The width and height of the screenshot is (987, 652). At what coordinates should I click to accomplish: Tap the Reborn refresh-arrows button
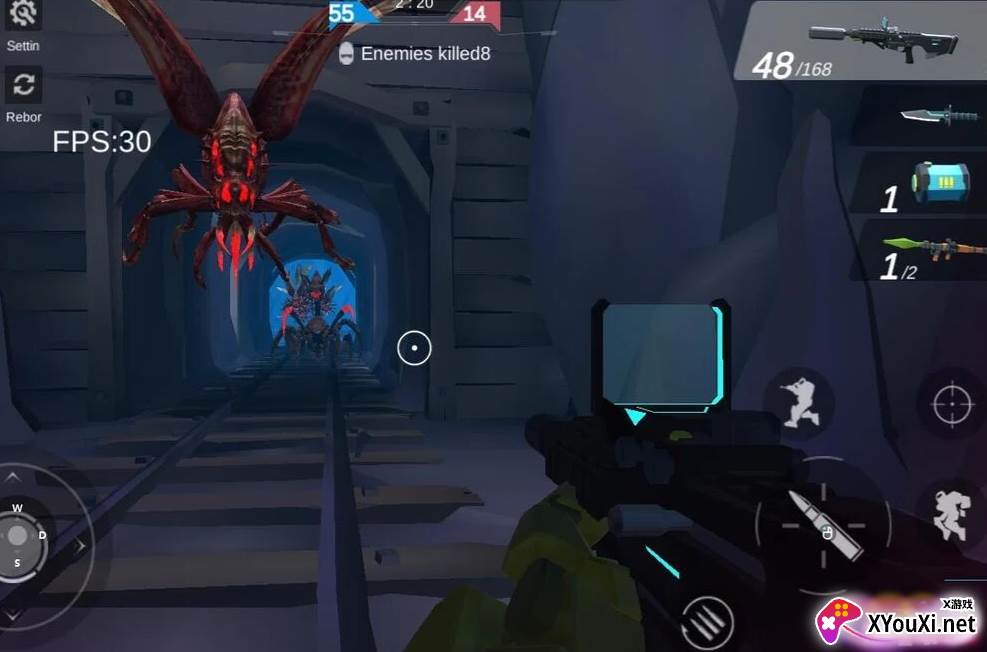[23, 86]
